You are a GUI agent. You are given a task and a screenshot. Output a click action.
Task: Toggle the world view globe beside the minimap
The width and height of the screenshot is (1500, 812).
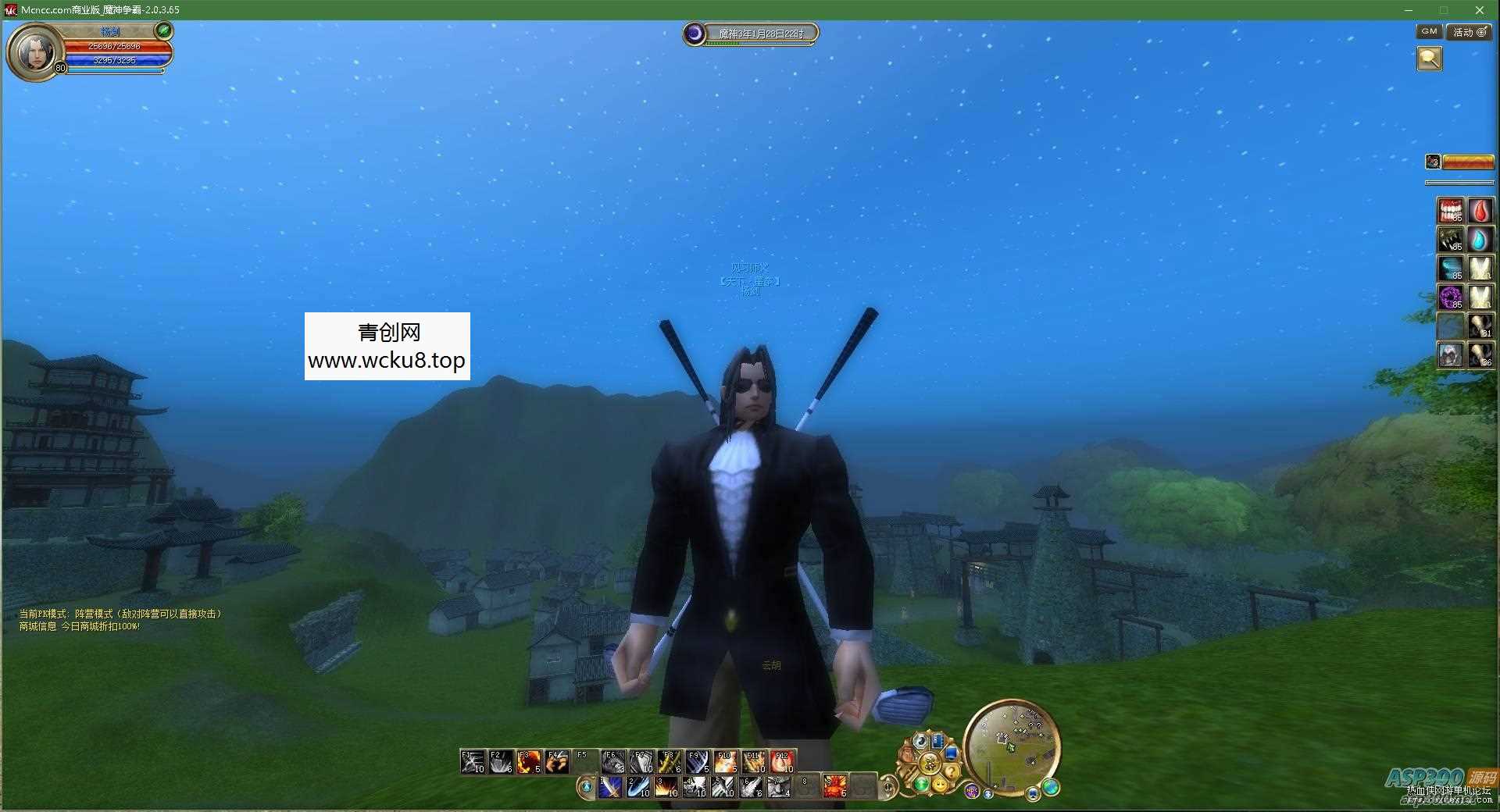click(1051, 789)
